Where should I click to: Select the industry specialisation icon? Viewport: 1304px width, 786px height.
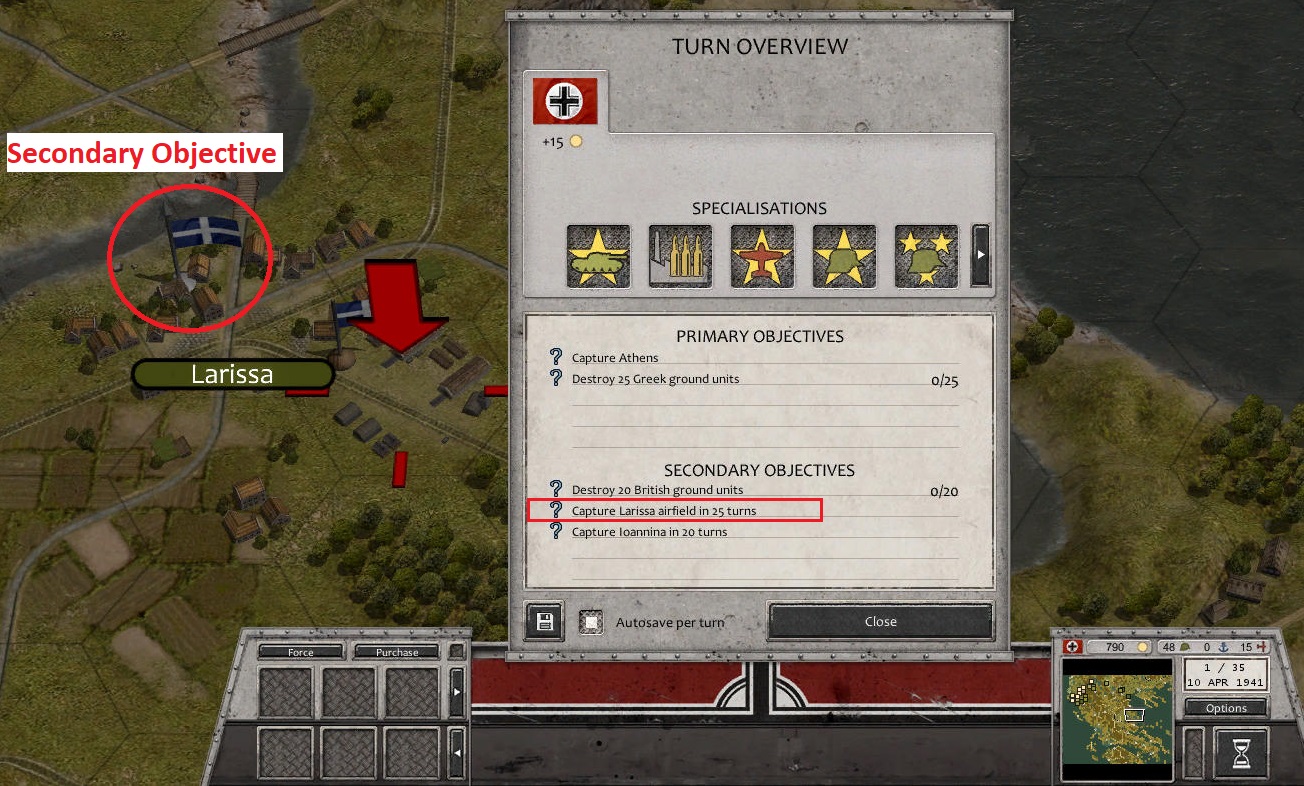point(680,255)
